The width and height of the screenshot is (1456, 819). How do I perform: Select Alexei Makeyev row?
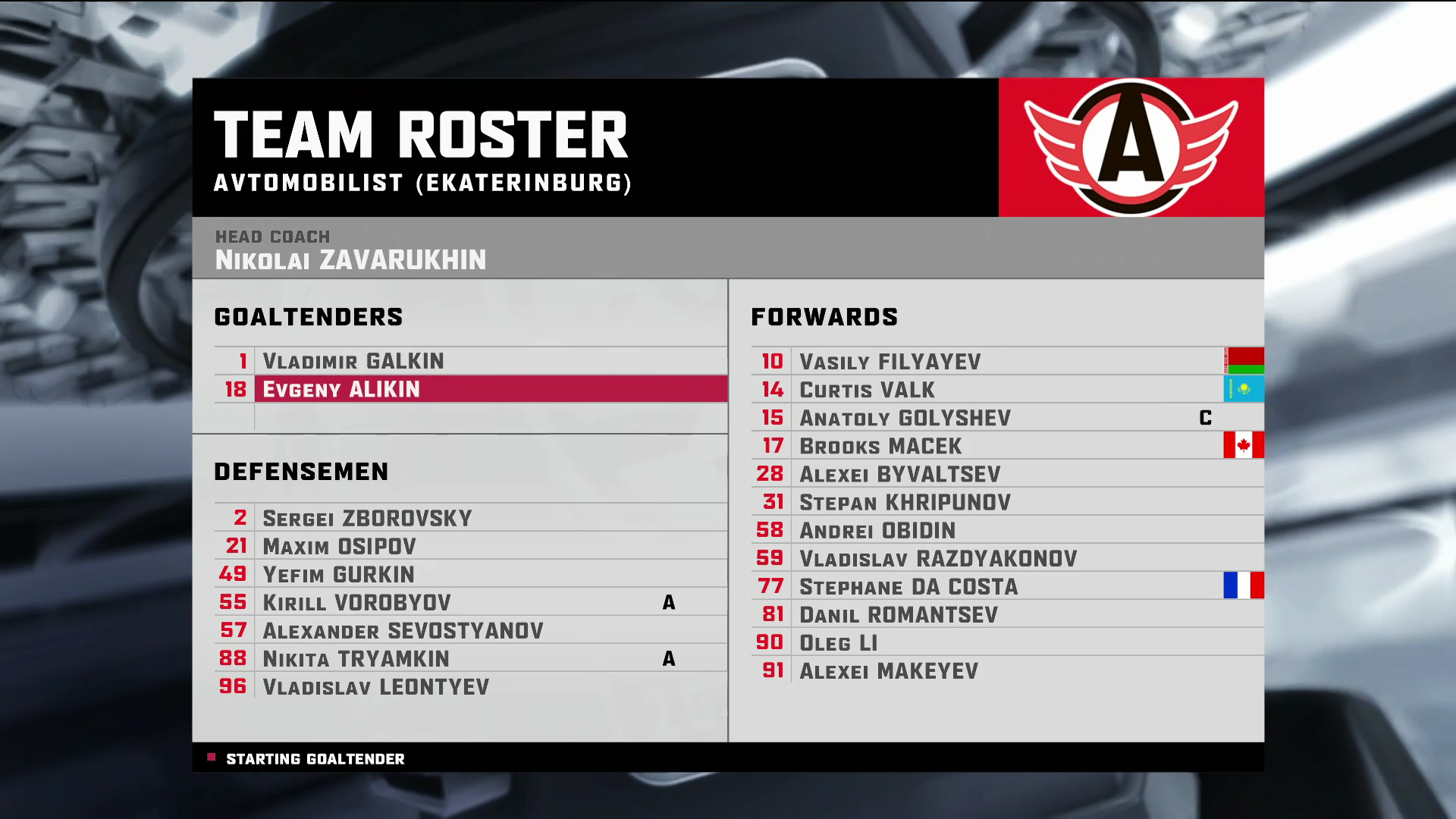[888, 670]
